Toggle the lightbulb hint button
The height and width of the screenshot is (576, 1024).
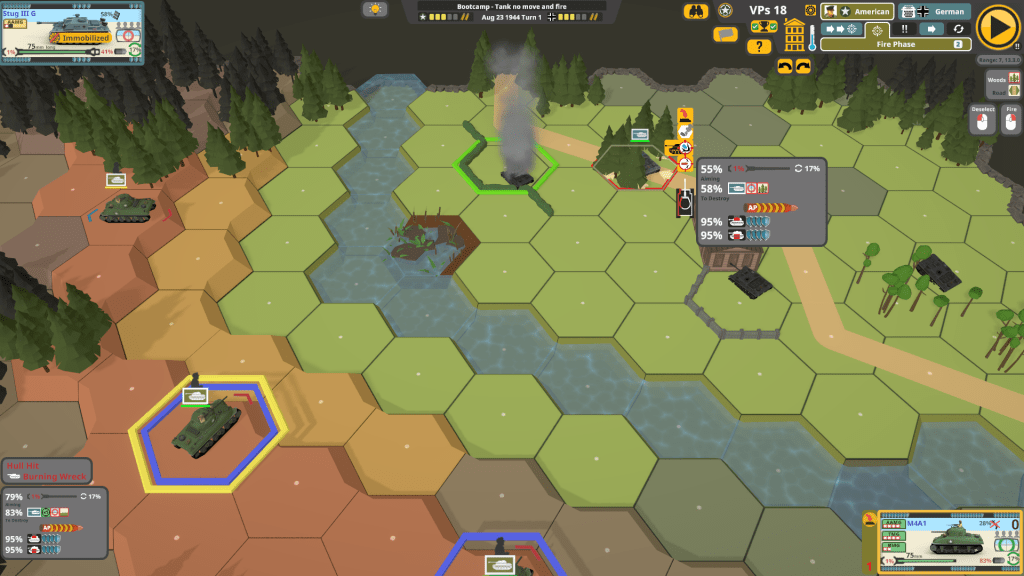point(375,9)
